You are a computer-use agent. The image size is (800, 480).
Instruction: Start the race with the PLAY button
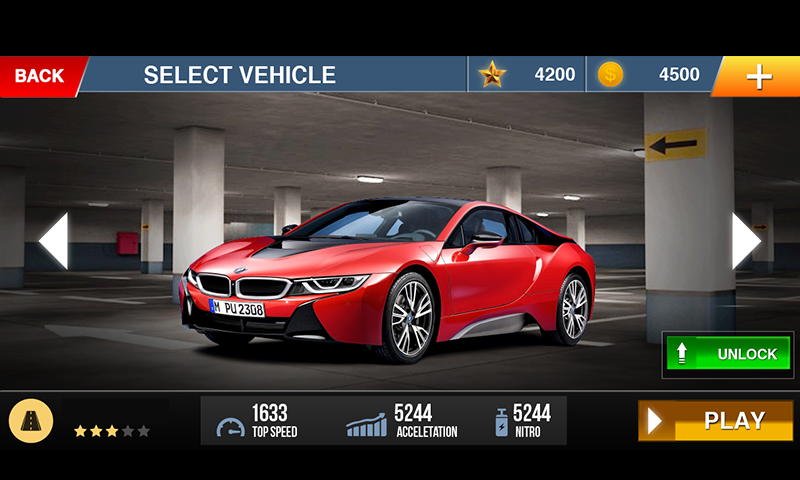[x=715, y=421]
